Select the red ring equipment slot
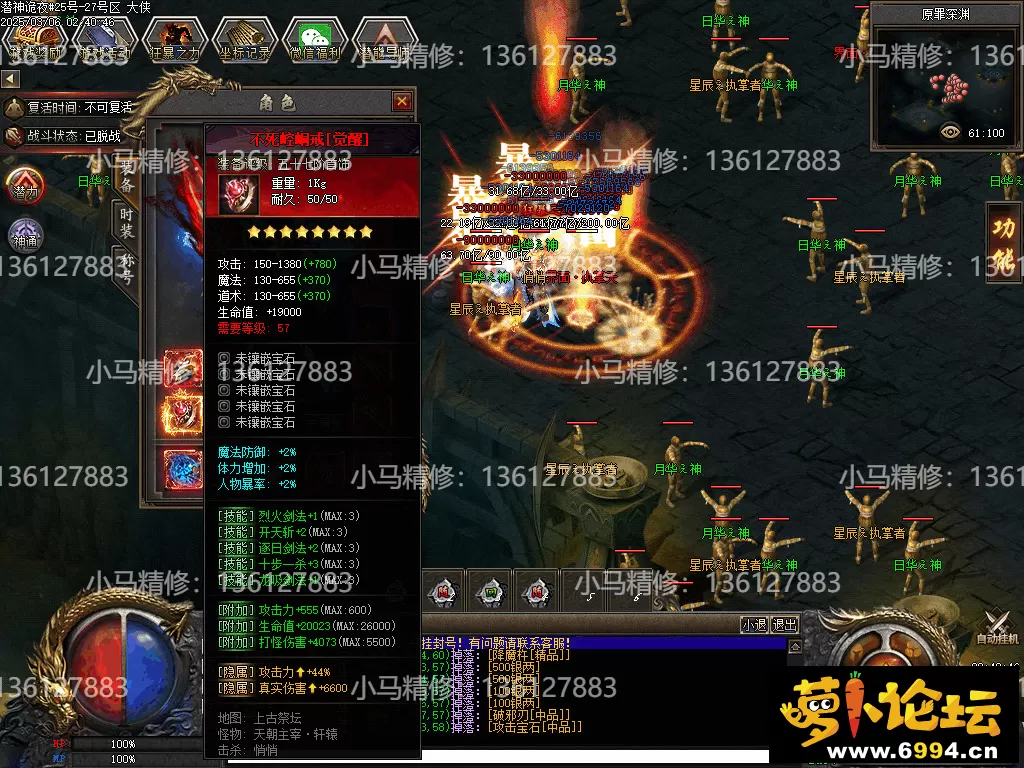Image resolution: width=1024 pixels, height=768 pixels. pyautogui.click(x=184, y=412)
